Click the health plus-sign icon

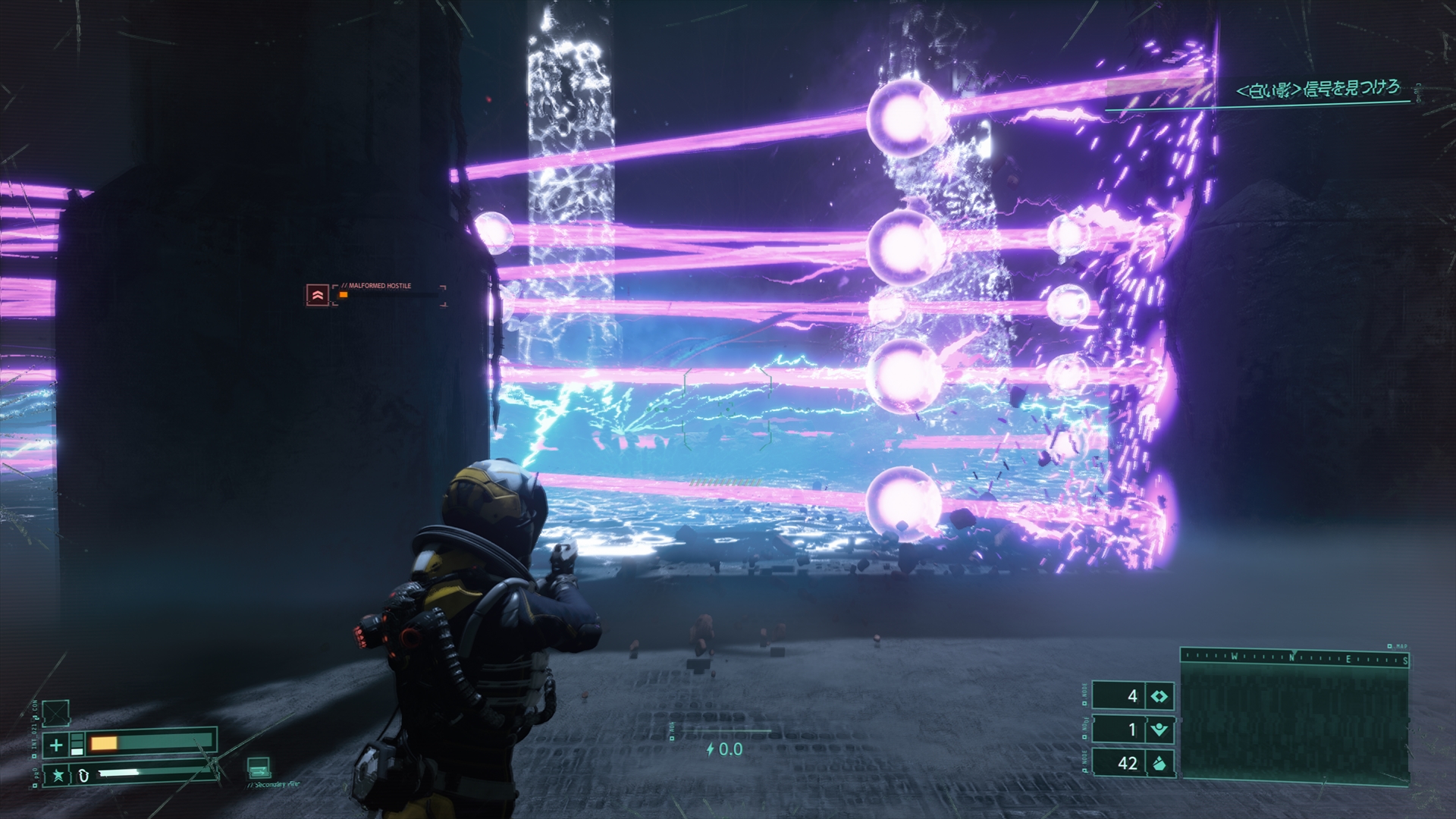tap(56, 745)
